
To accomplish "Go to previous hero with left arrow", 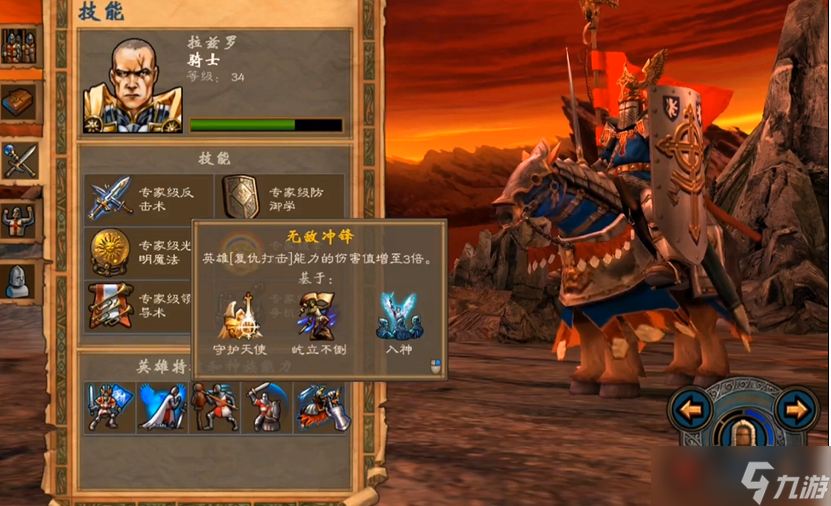I will coord(692,408).
